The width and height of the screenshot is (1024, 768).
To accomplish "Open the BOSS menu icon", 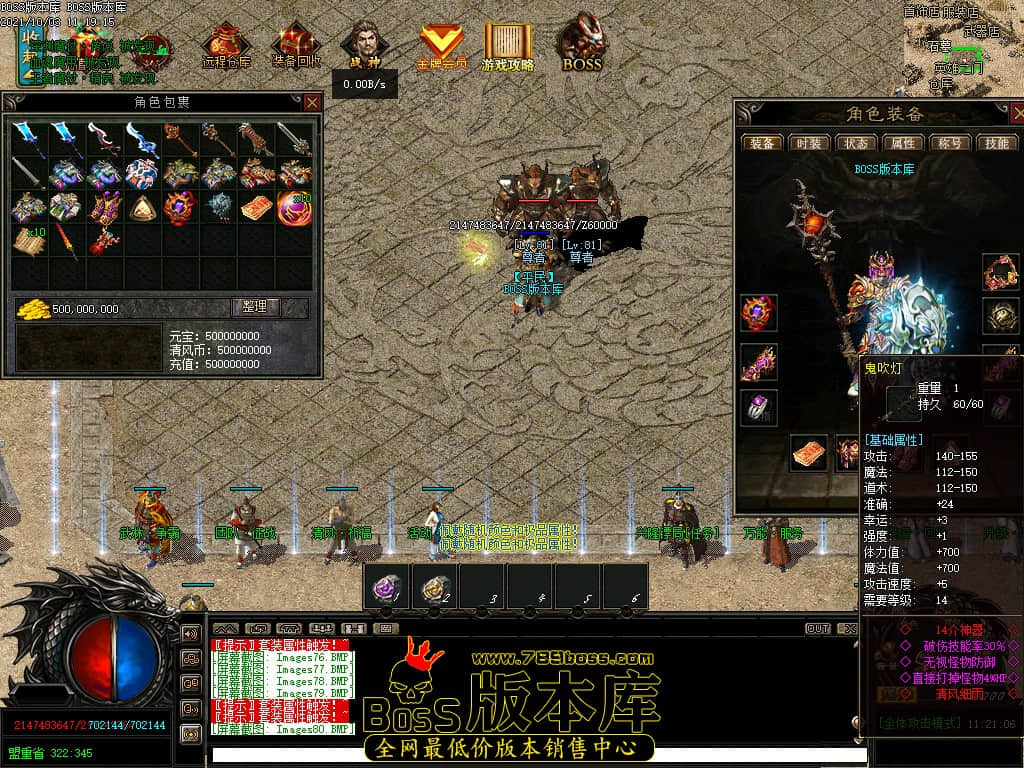I will click(x=581, y=45).
